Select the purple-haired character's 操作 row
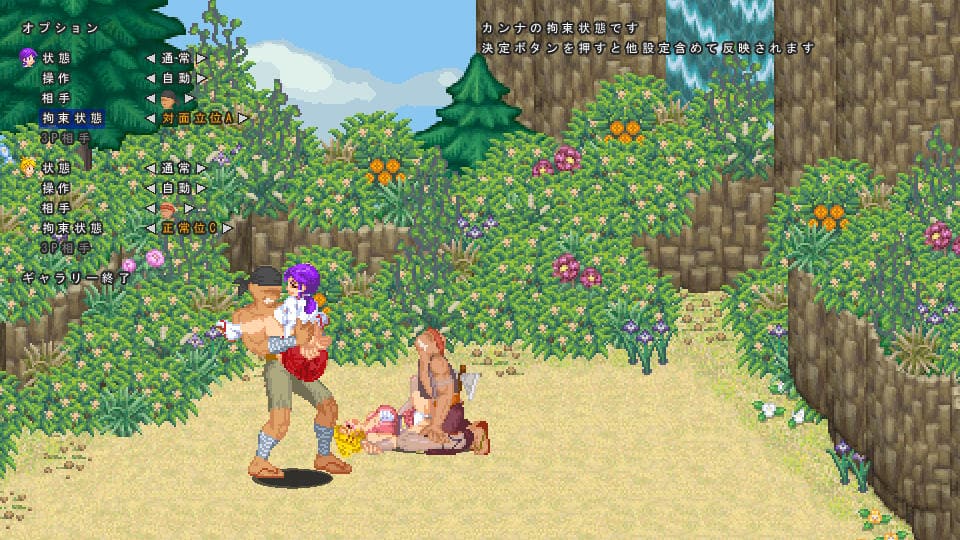The height and width of the screenshot is (540, 960). [56, 78]
